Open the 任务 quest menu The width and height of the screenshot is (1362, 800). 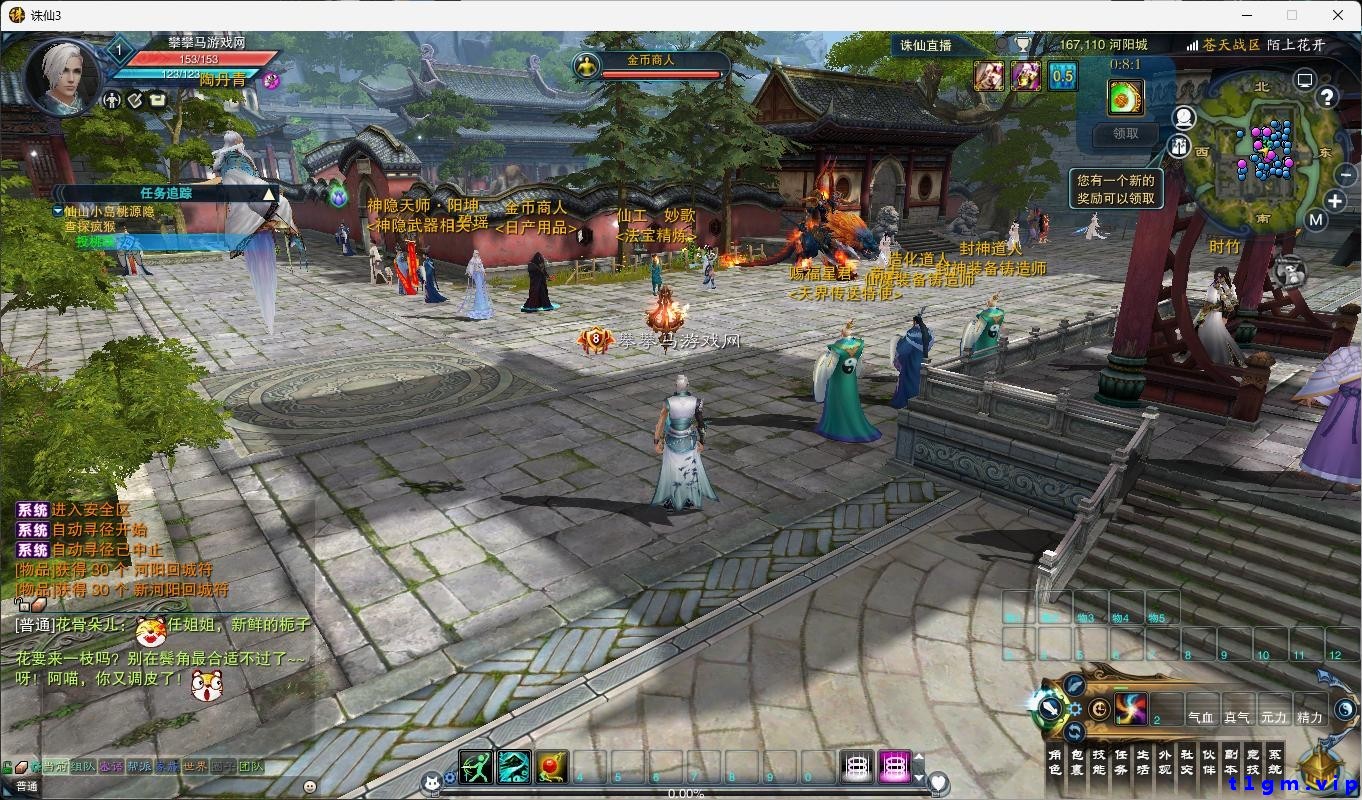coord(1121,762)
